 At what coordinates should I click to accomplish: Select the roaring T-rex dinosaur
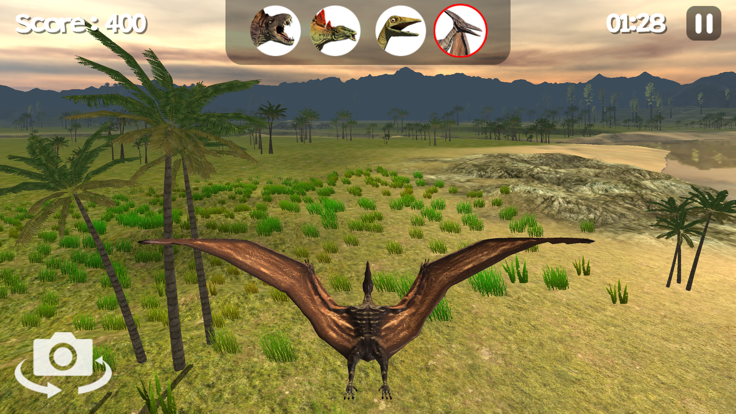point(275,30)
